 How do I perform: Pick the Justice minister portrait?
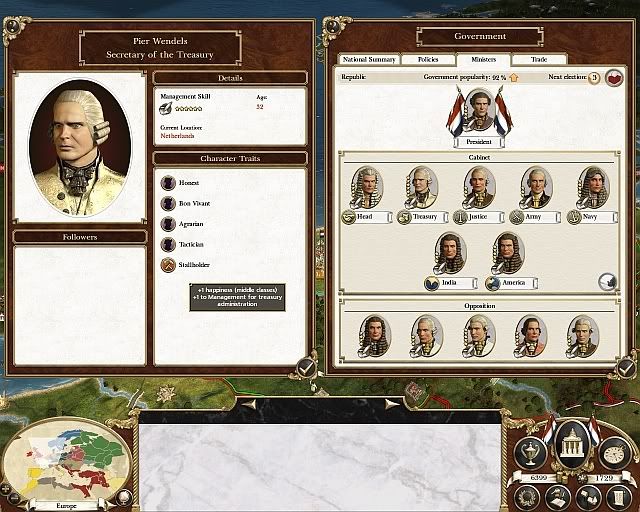click(x=480, y=187)
